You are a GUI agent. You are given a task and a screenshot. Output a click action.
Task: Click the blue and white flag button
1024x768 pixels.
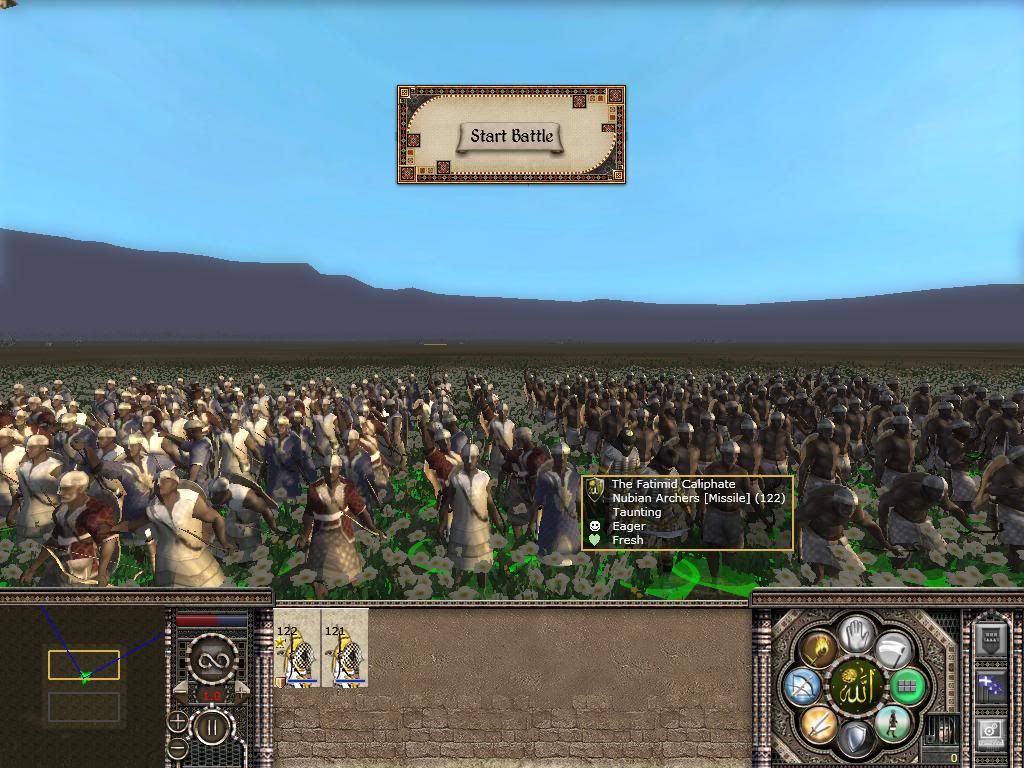(x=991, y=687)
